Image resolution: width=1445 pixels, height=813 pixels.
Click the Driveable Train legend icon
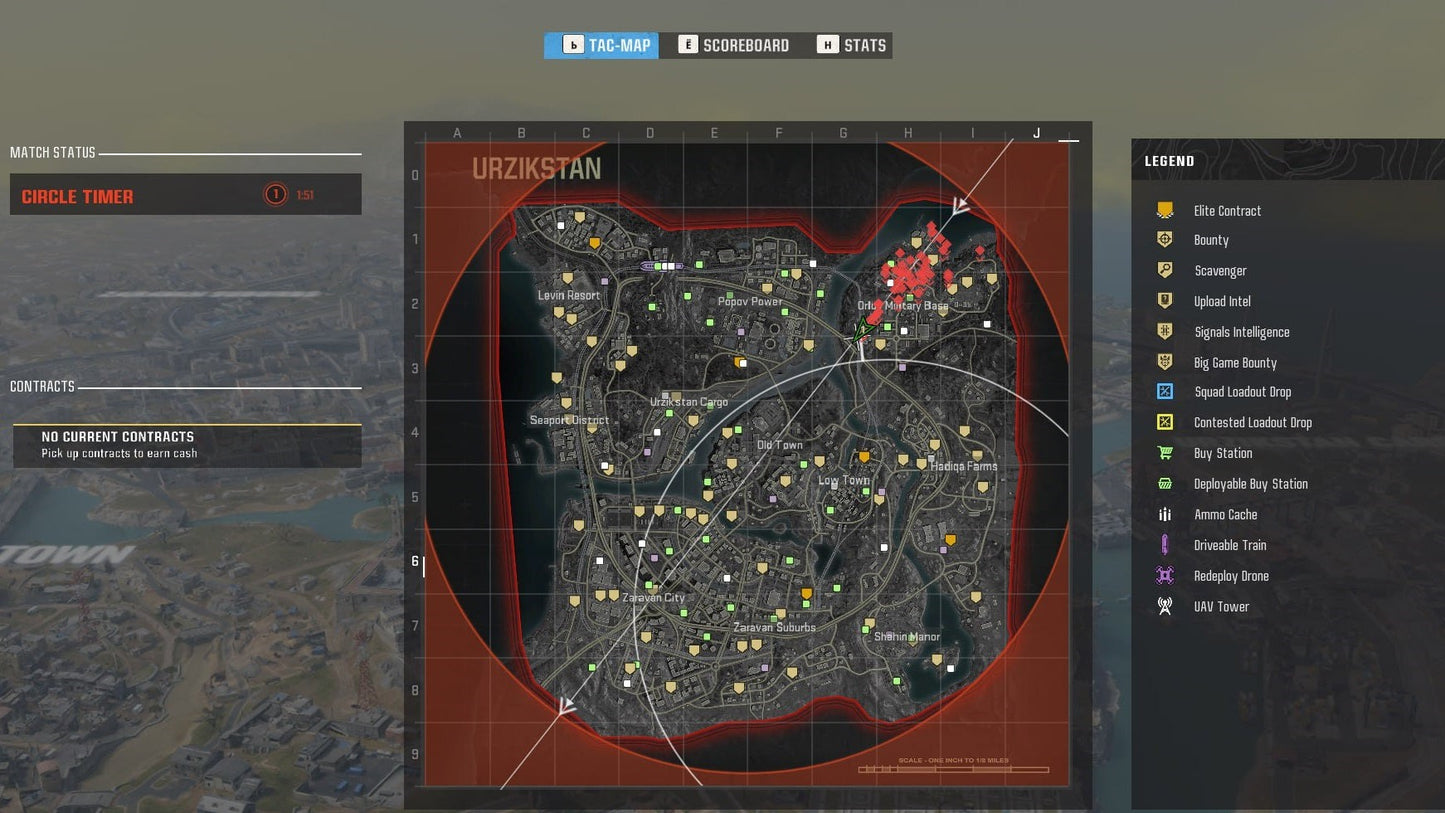(1165, 545)
